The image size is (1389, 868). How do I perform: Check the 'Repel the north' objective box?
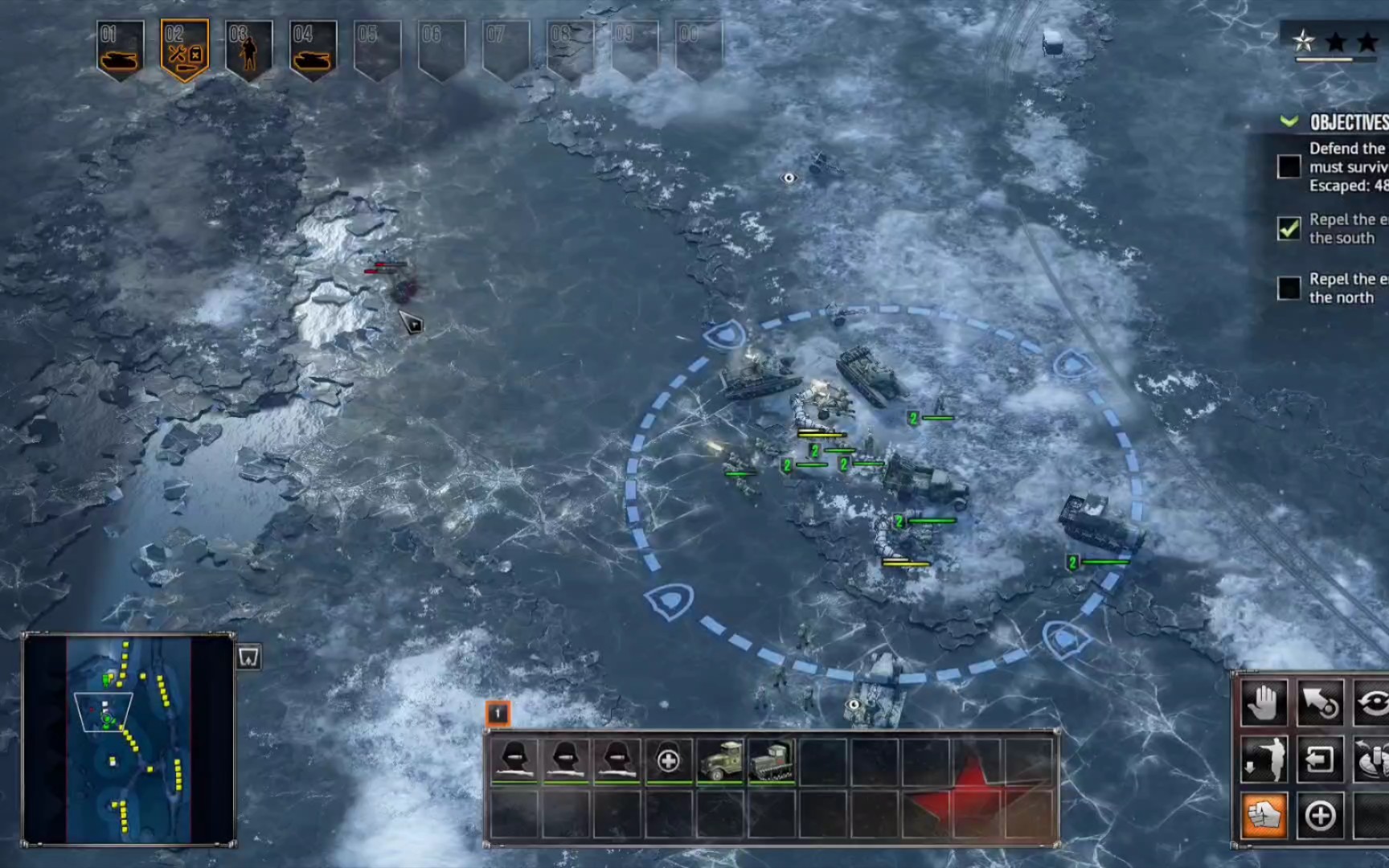[1290, 288]
